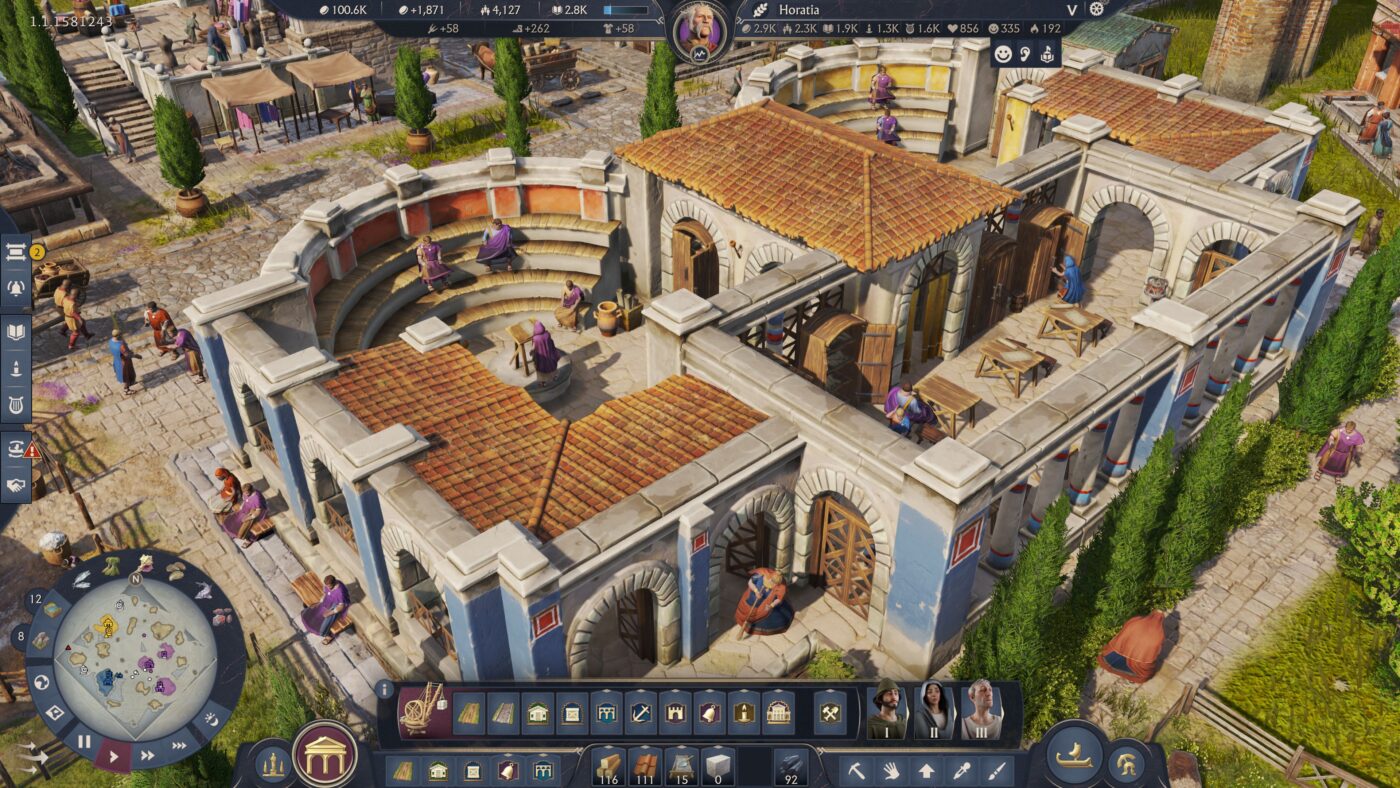Expand the Horatia island dropdown arrow
Screen dimensions: 1400x788
coord(1072,10)
